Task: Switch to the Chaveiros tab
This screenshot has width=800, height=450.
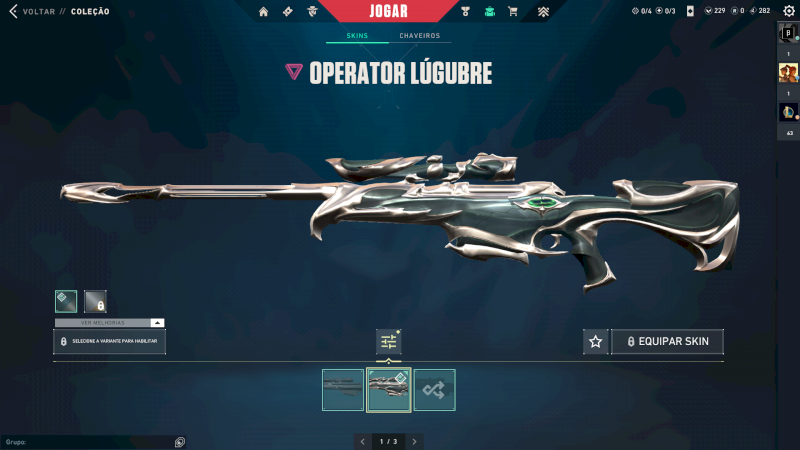Action: [419, 36]
